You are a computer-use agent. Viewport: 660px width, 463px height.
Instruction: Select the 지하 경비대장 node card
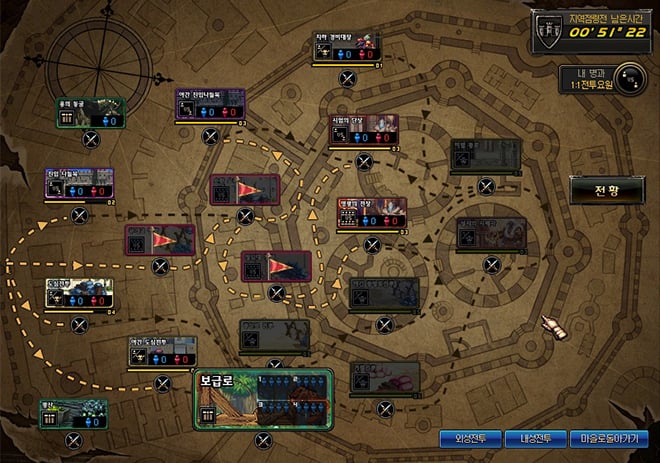[347, 50]
